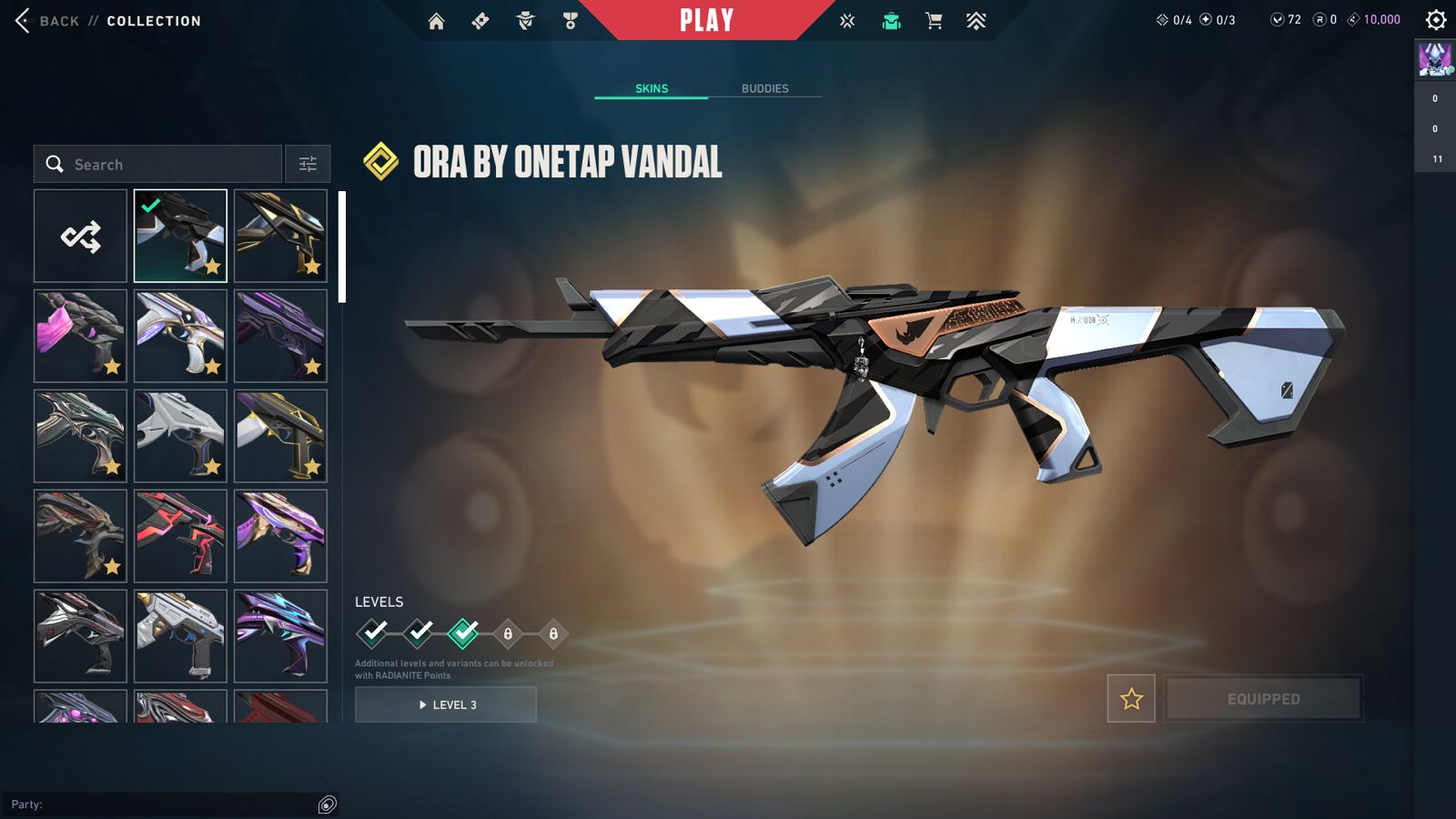Favorite this skin with the star button
1456x819 pixels.
(x=1131, y=699)
